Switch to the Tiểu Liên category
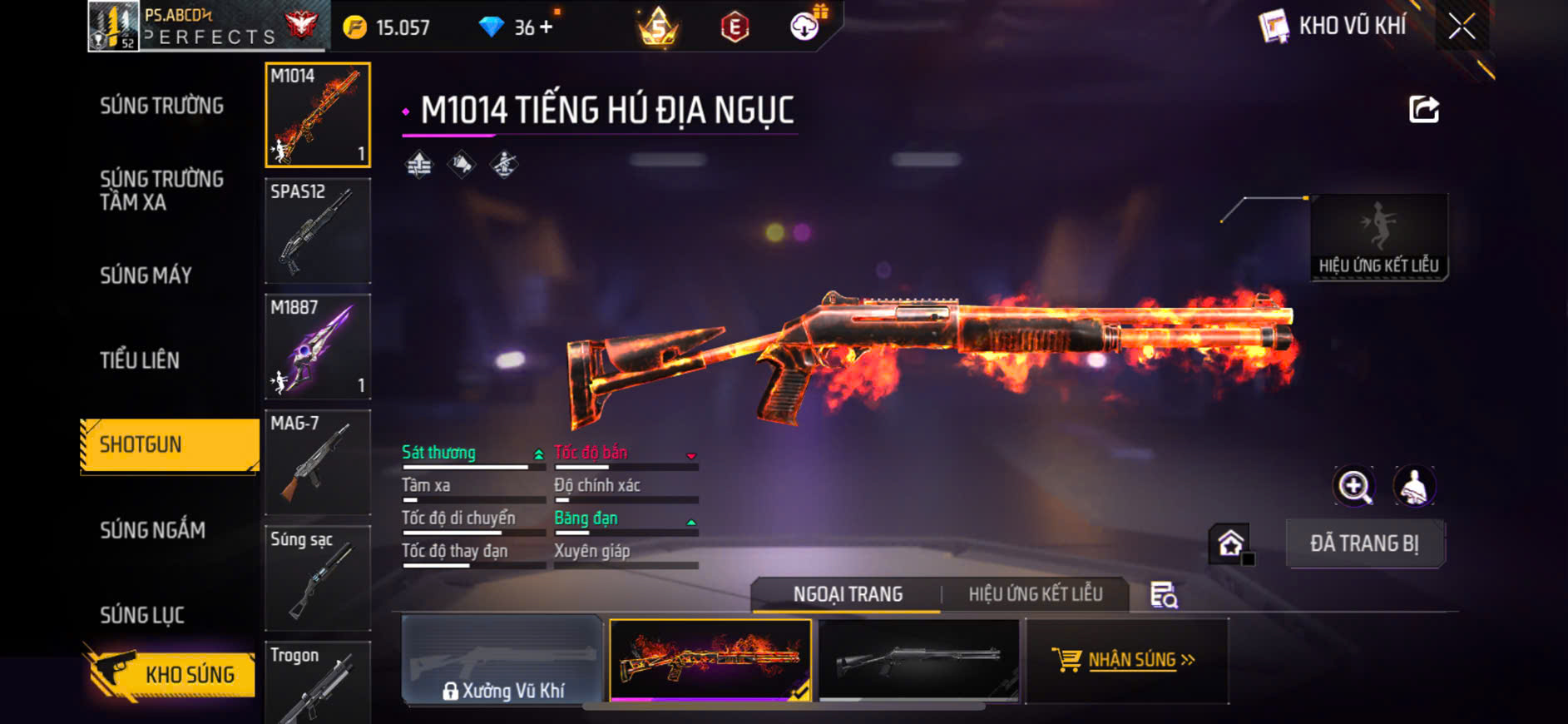 [x=140, y=360]
